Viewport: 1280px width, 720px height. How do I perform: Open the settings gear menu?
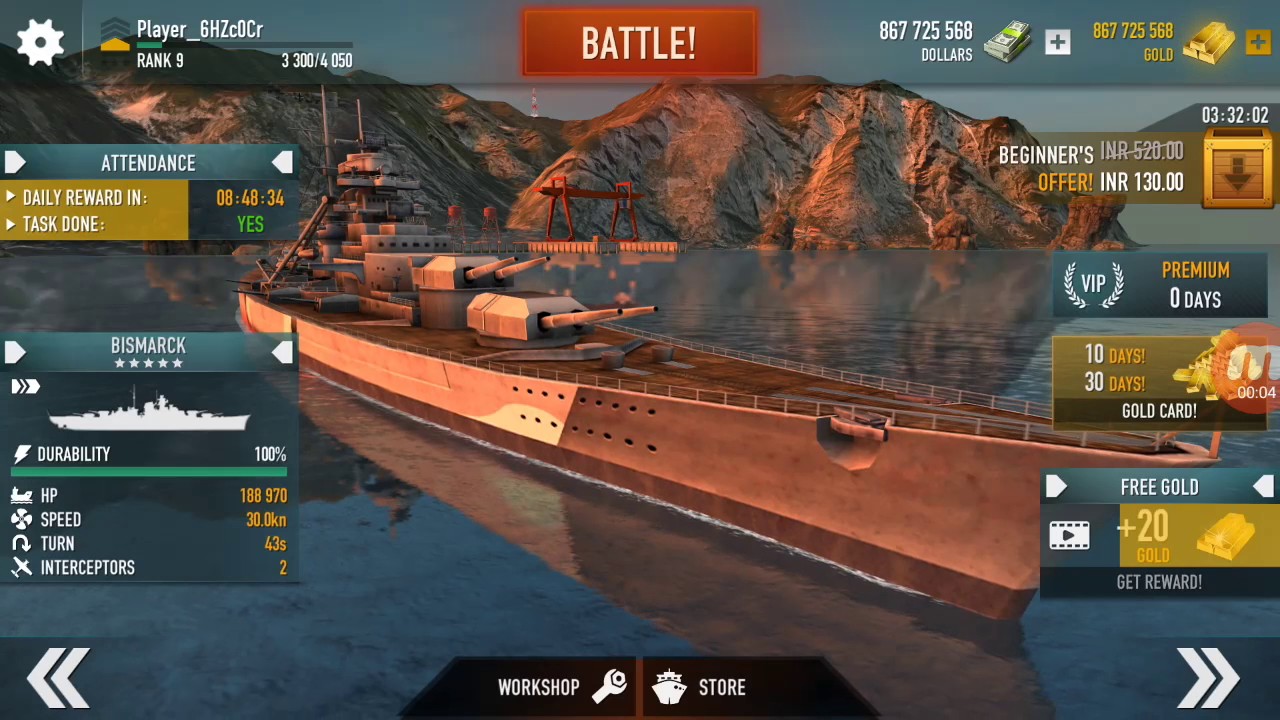click(x=40, y=40)
